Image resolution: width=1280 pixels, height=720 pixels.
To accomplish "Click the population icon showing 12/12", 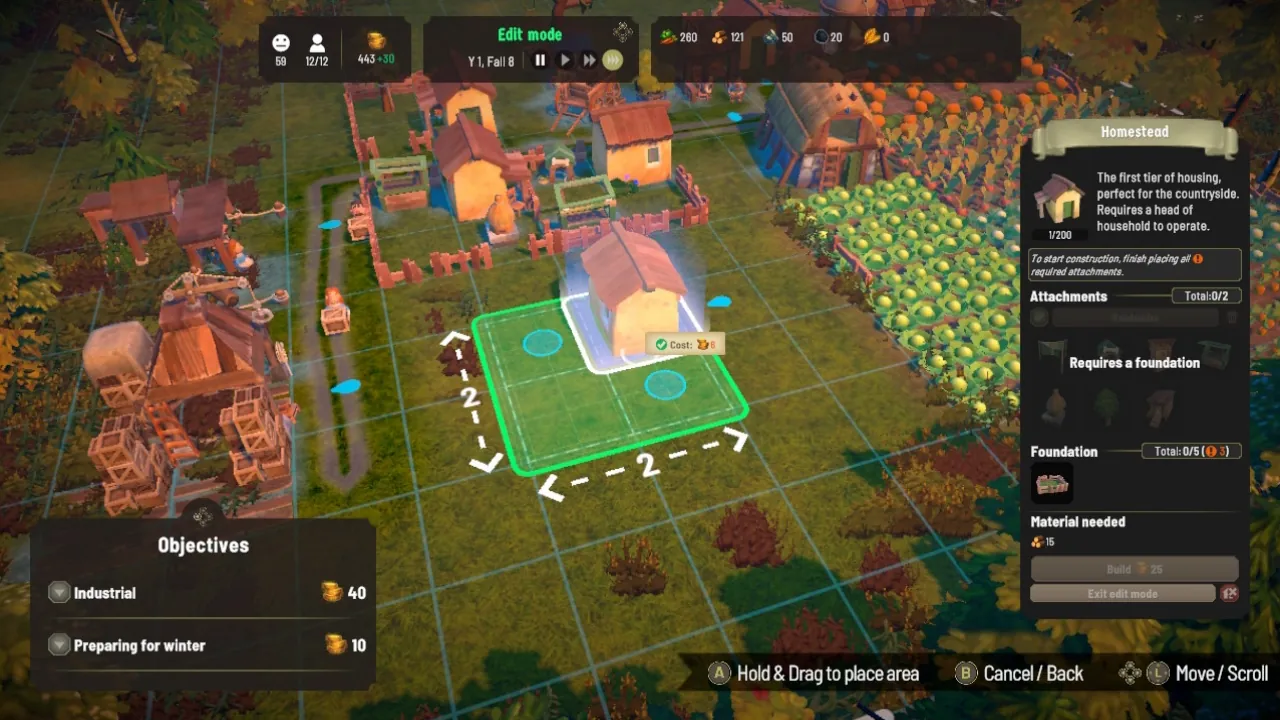I will coord(317,44).
